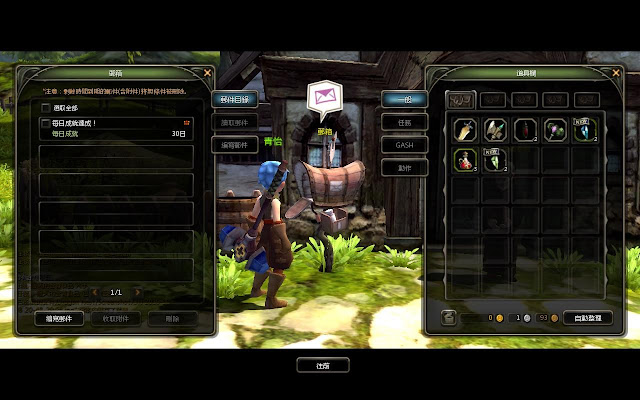Click the 自動整理 auto-sort button

pyautogui.click(x=586, y=318)
